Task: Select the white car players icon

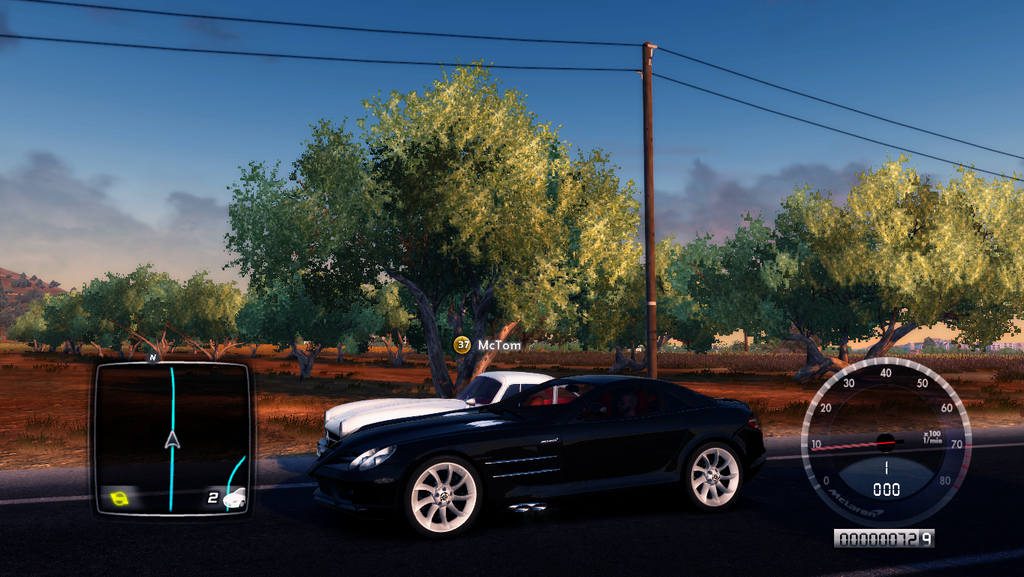Action: [234, 497]
